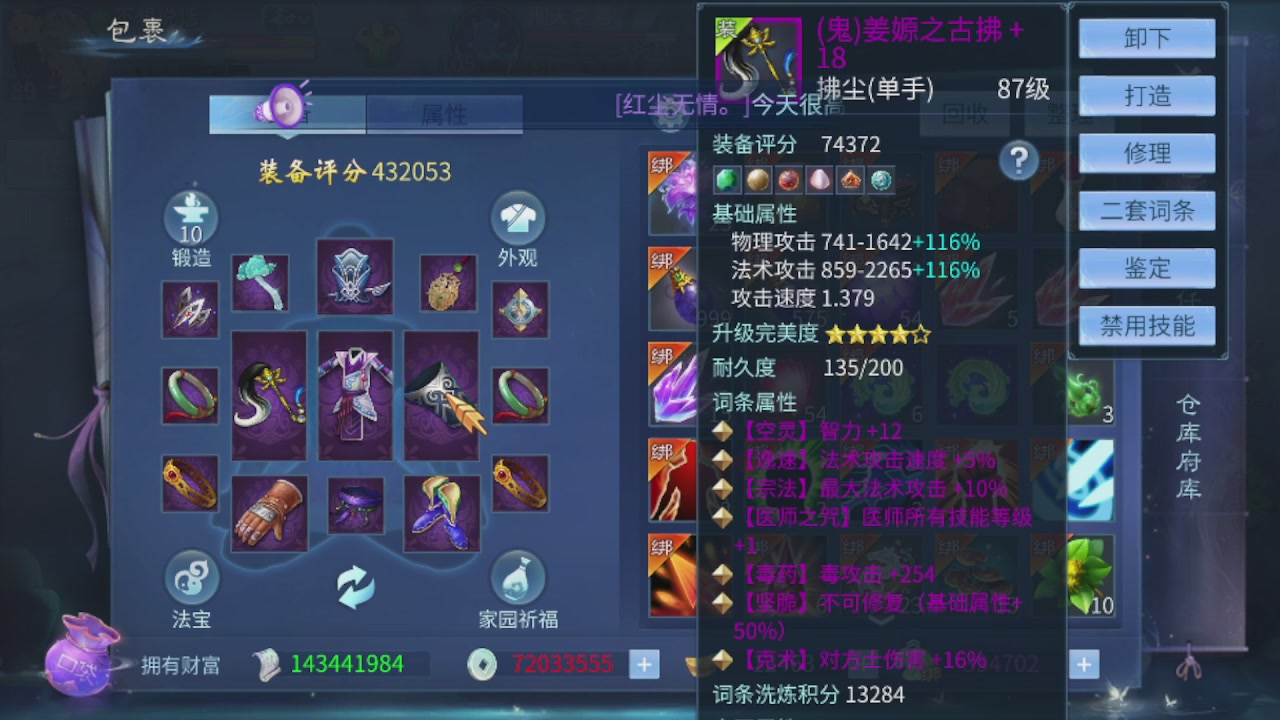The image size is (1280, 720).
Task: Click the 修理 repair button
Action: click(1146, 153)
